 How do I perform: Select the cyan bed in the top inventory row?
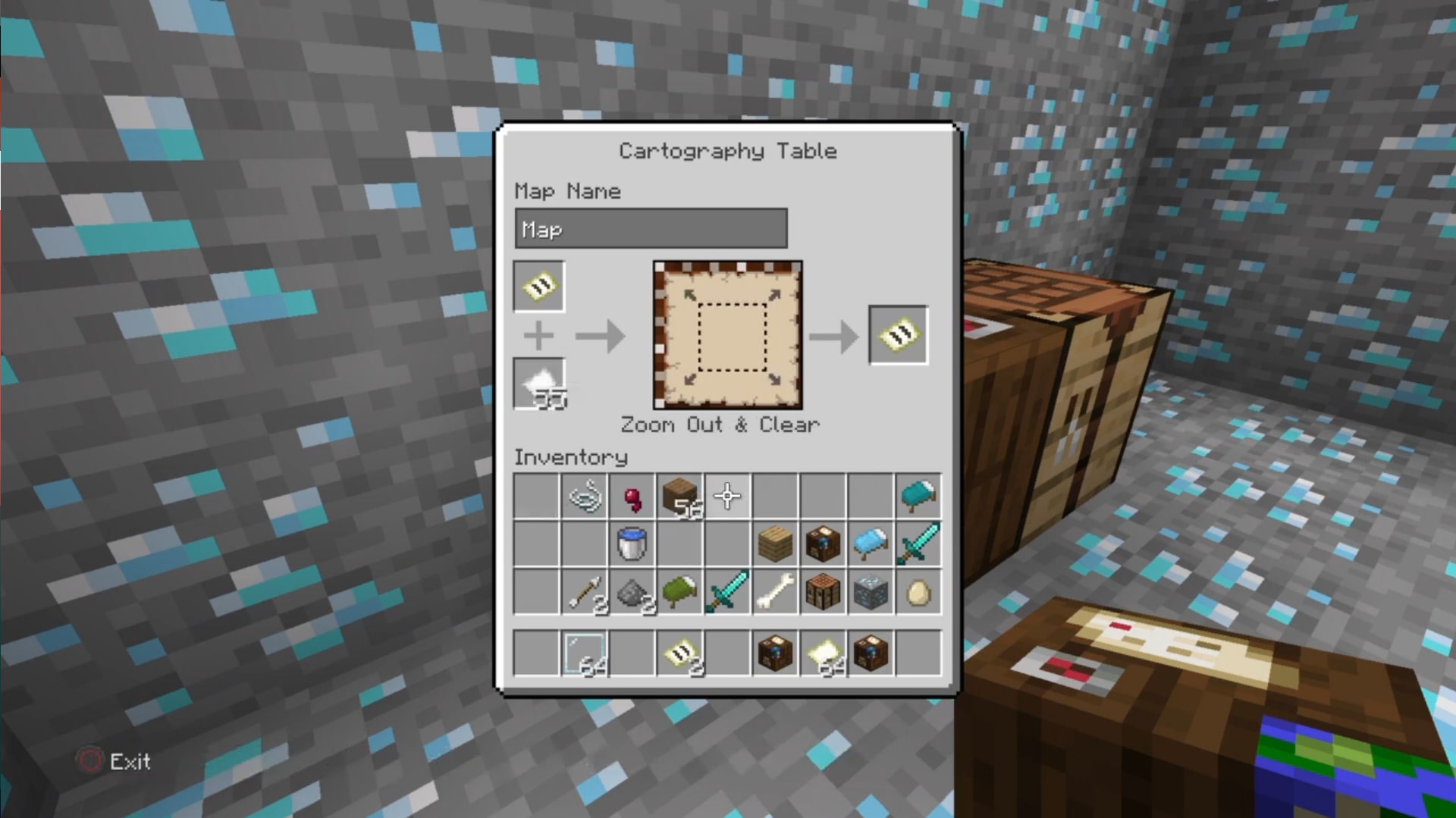(918, 495)
